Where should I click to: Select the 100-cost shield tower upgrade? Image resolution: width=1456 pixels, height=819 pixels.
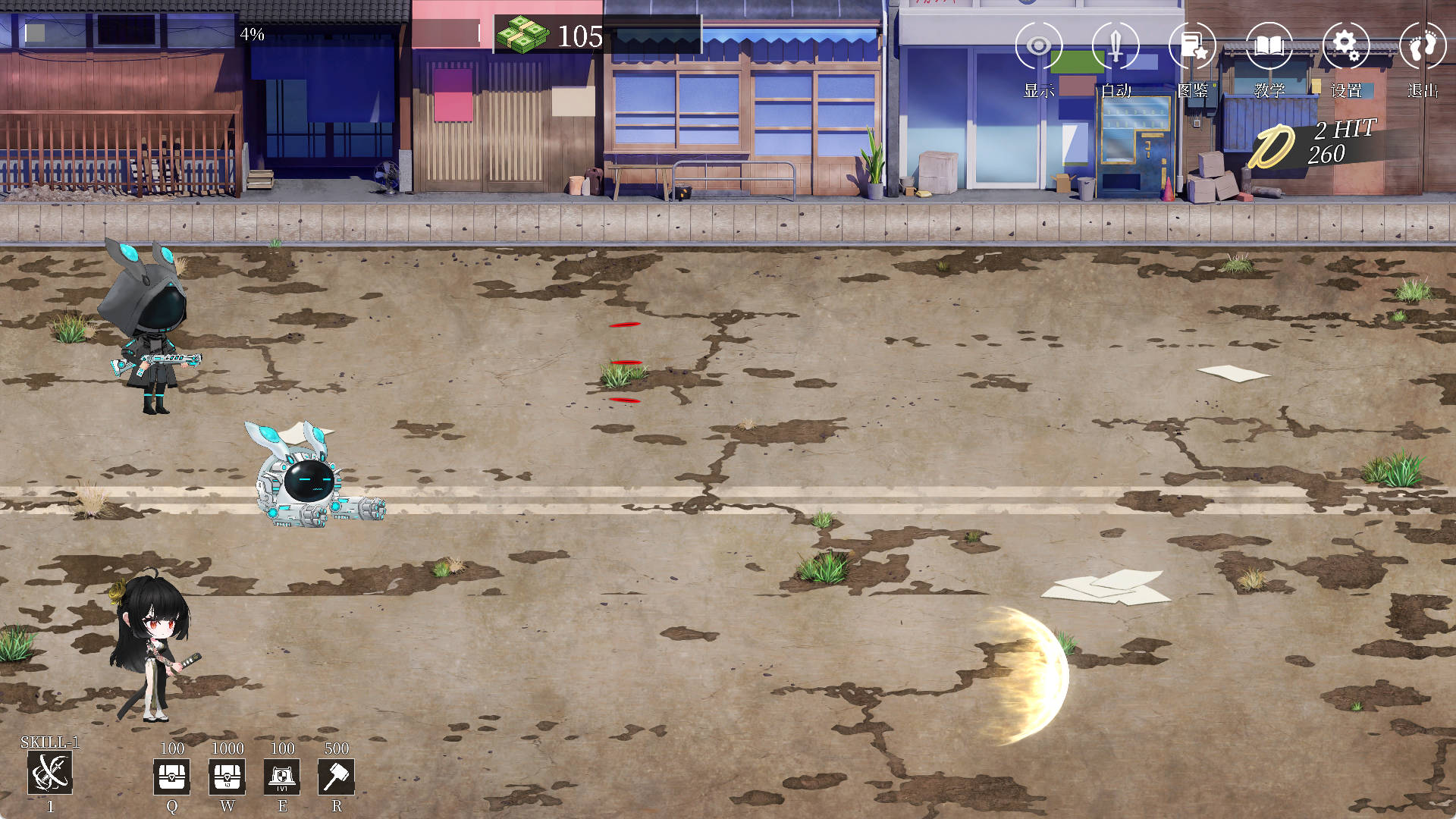282,777
